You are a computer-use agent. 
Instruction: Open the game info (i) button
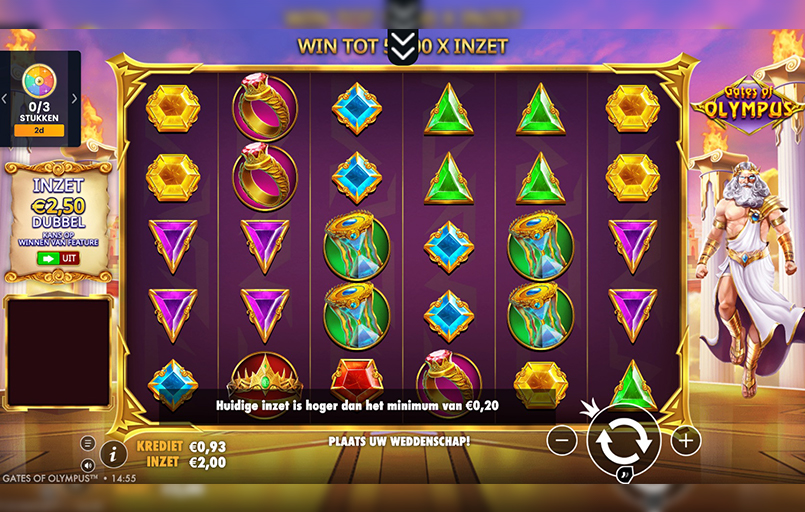tap(113, 454)
